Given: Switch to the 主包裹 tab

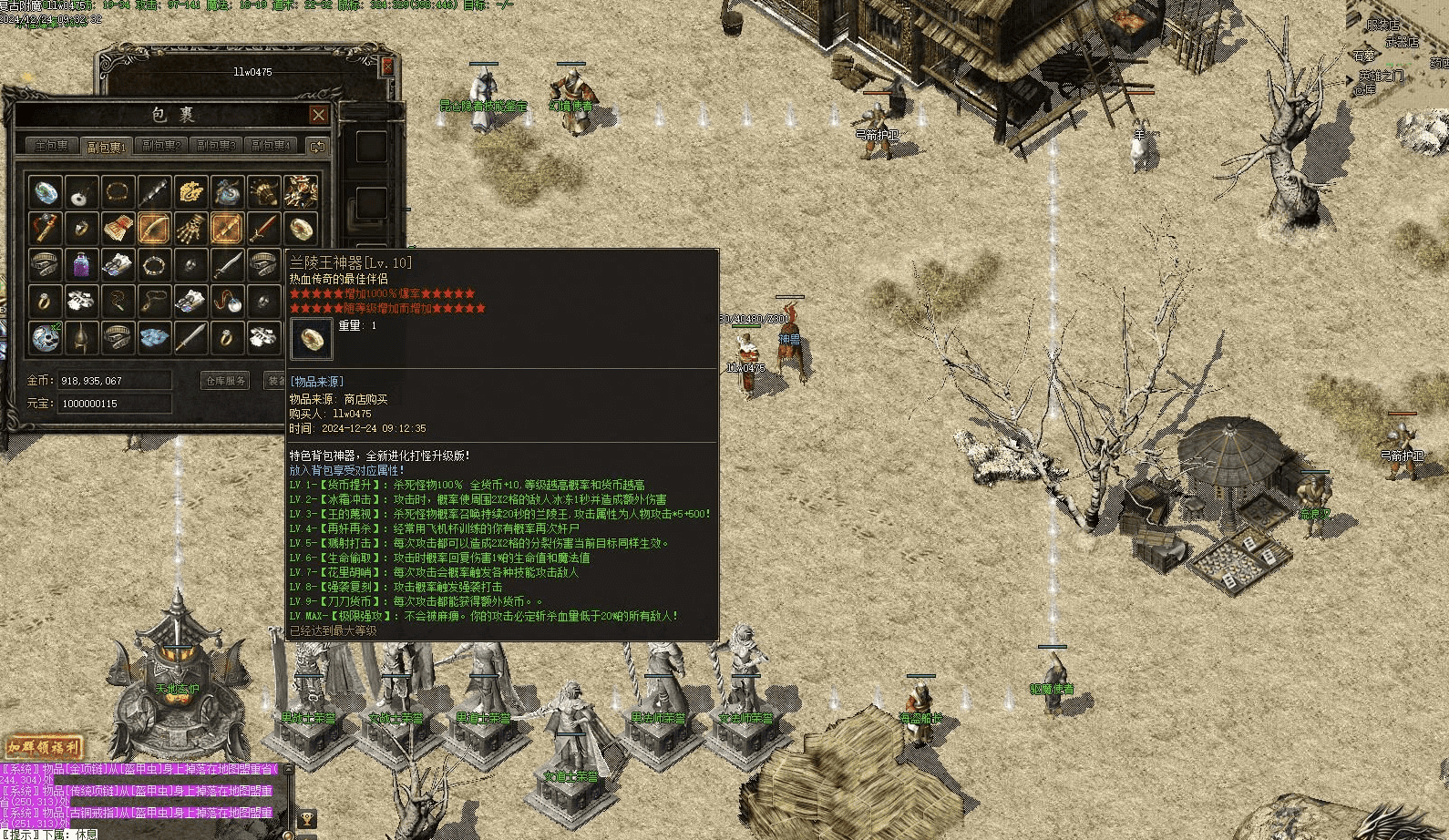Looking at the screenshot, I should [52, 146].
